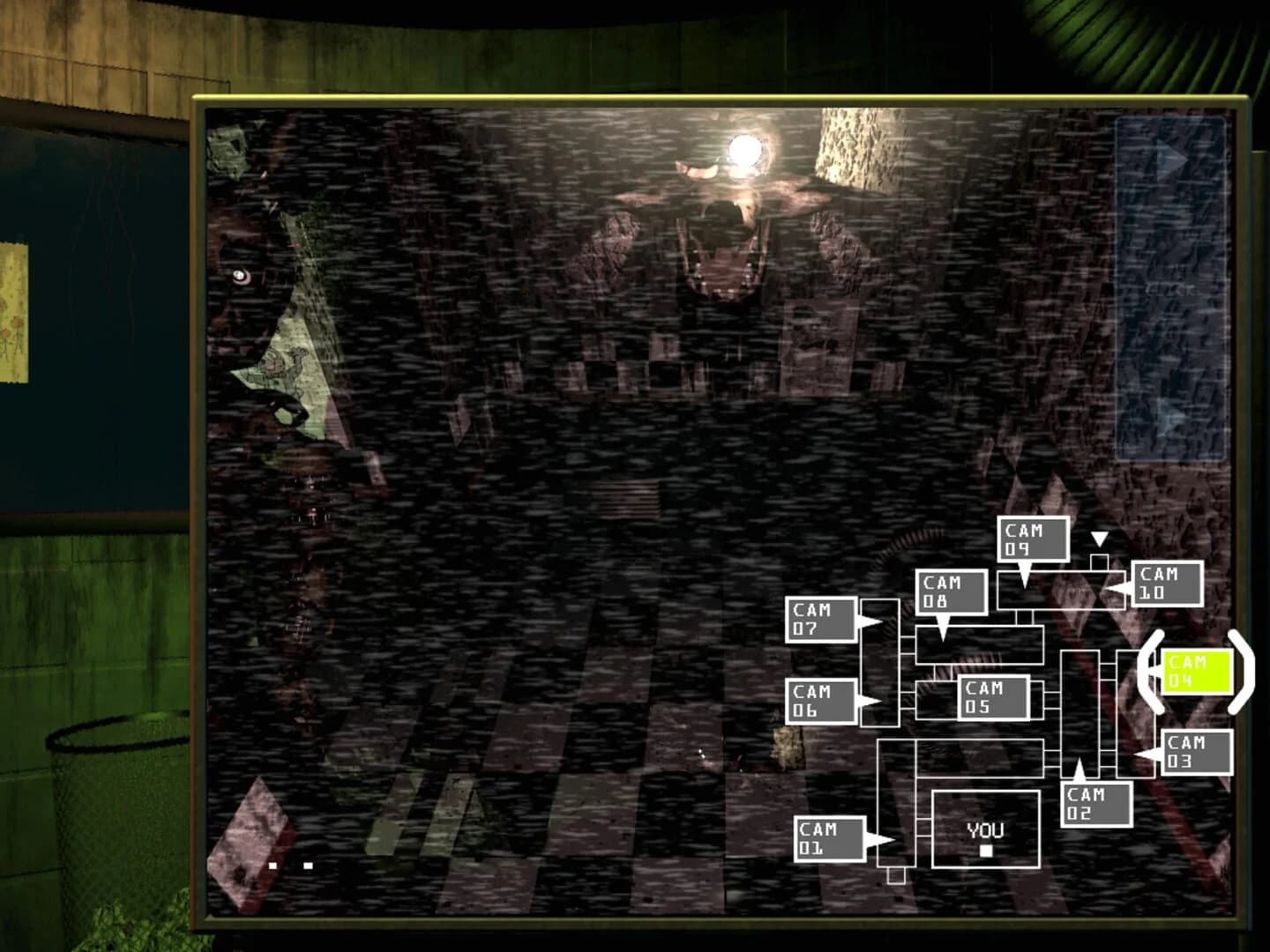Open the CAM 07 camera feed

(x=821, y=618)
